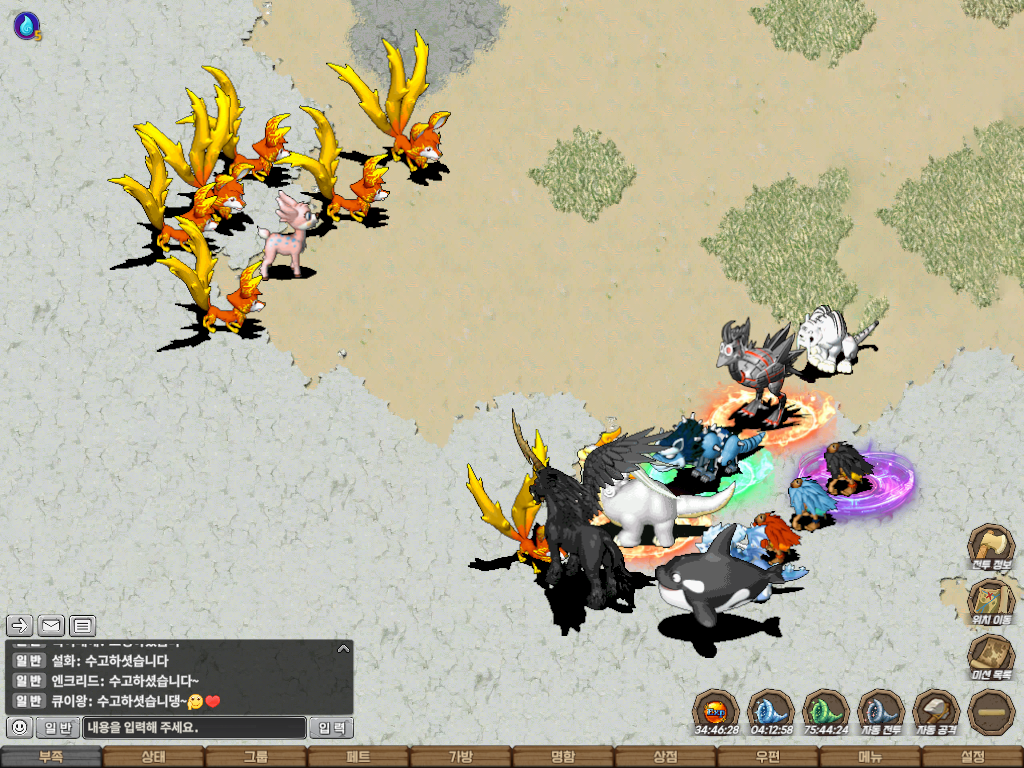Viewport: 1024px width, 768px height.
Task: Expand the chat log with the up arrow
Action: pyautogui.click(x=343, y=648)
